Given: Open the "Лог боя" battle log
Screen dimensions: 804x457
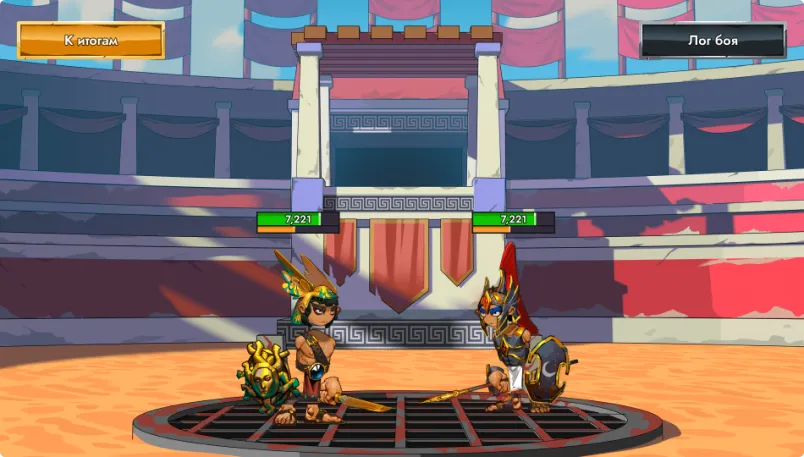Looking at the screenshot, I should coord(713,41).
